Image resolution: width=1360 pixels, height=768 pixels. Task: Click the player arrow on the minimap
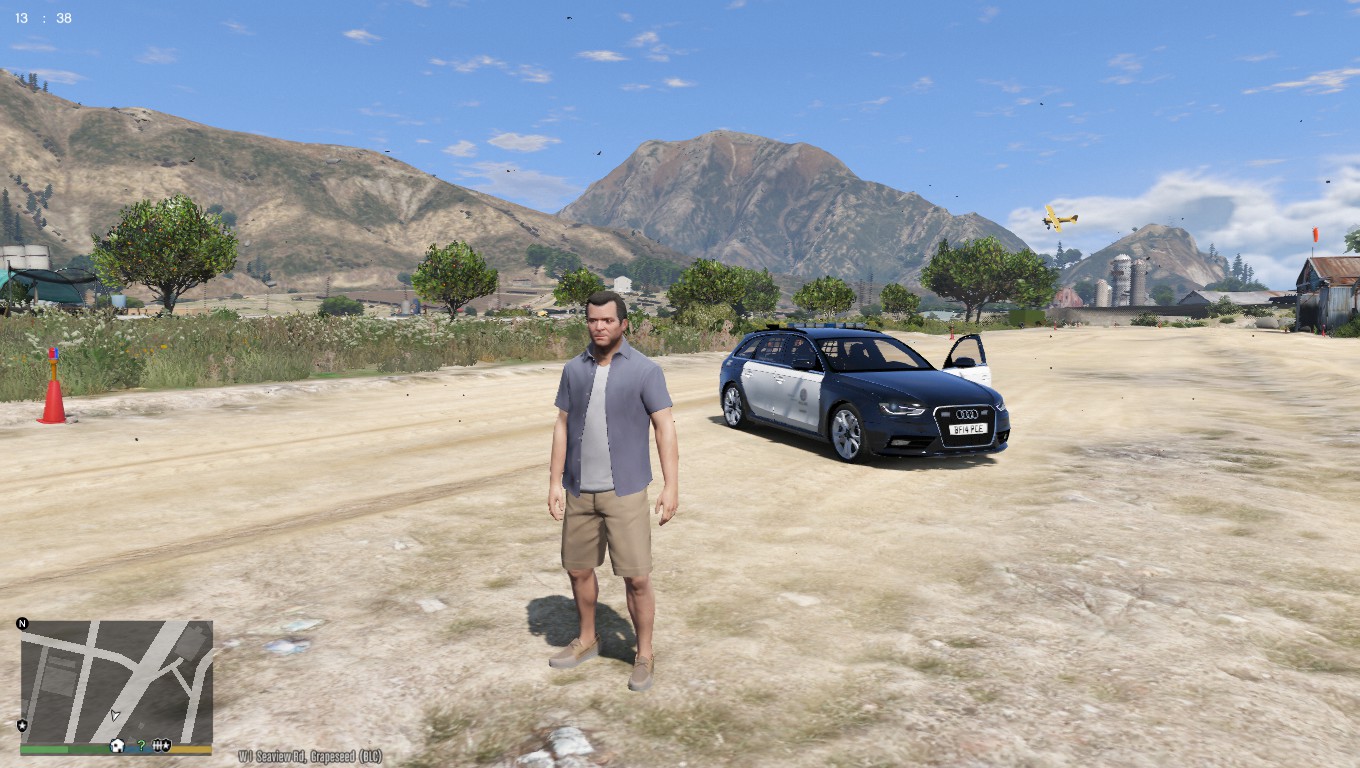[115, 715]
